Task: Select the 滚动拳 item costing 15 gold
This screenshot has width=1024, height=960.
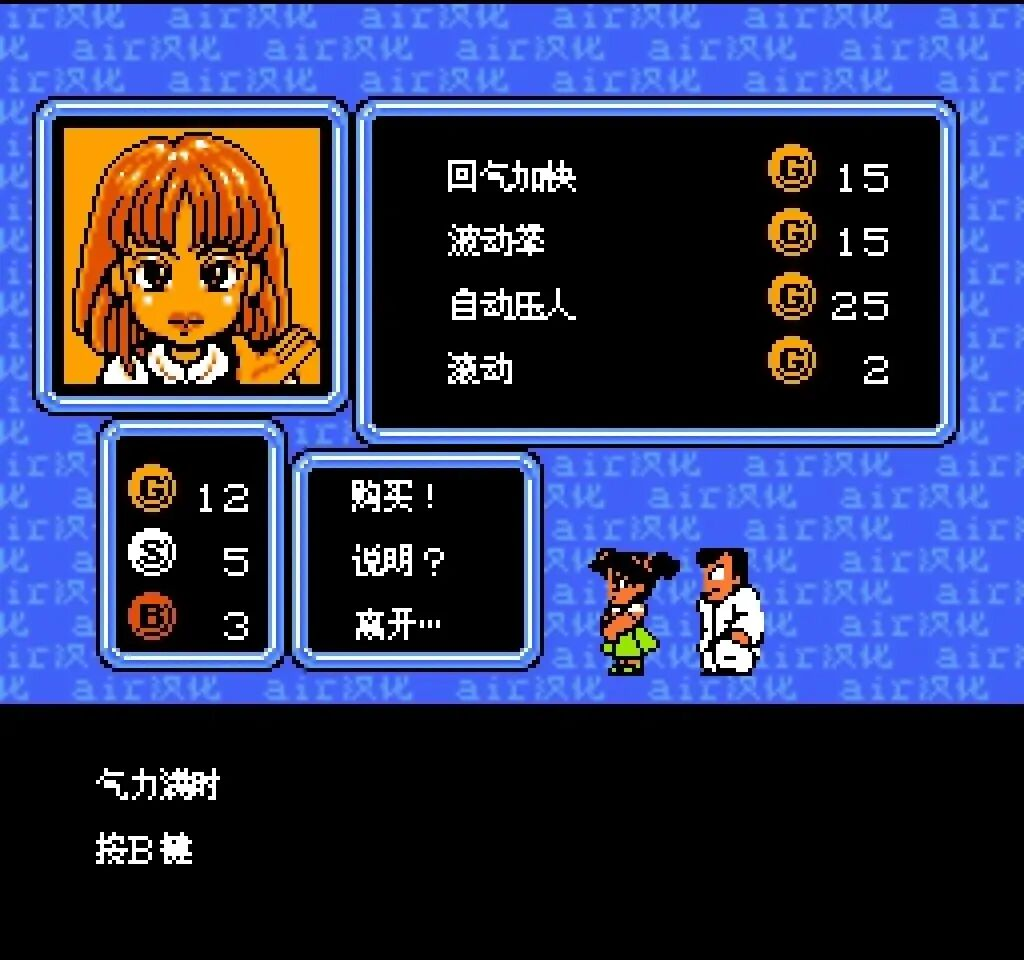Action: click(x=496, y=241)
